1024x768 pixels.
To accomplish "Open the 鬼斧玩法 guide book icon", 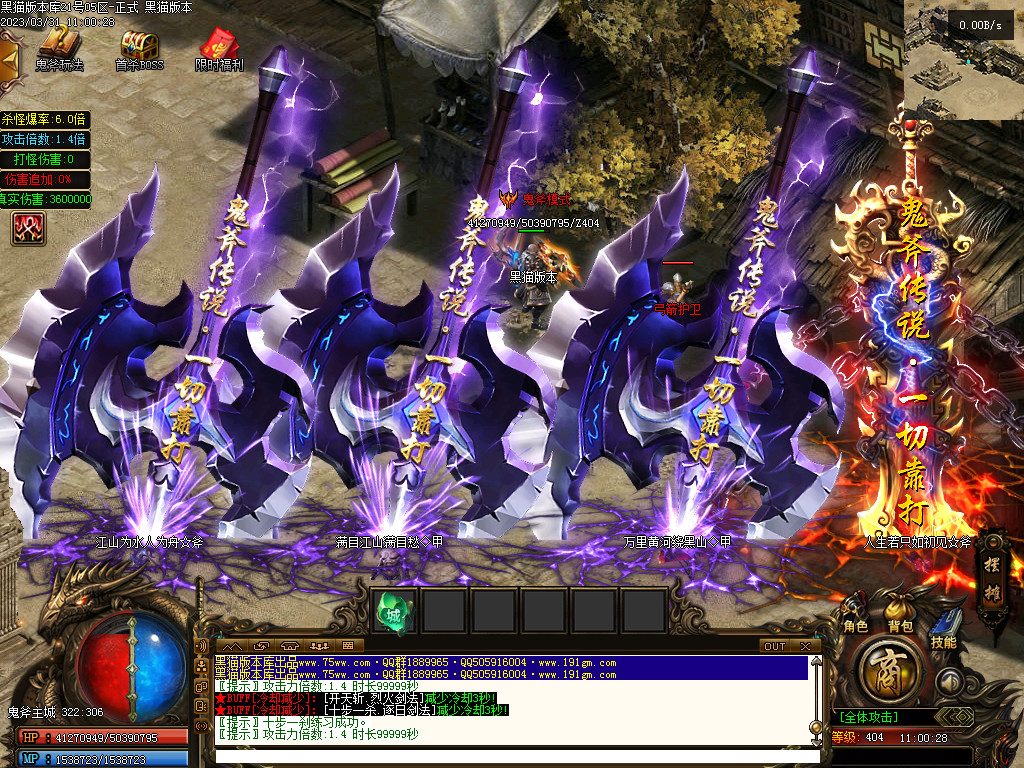I will 59,48.
